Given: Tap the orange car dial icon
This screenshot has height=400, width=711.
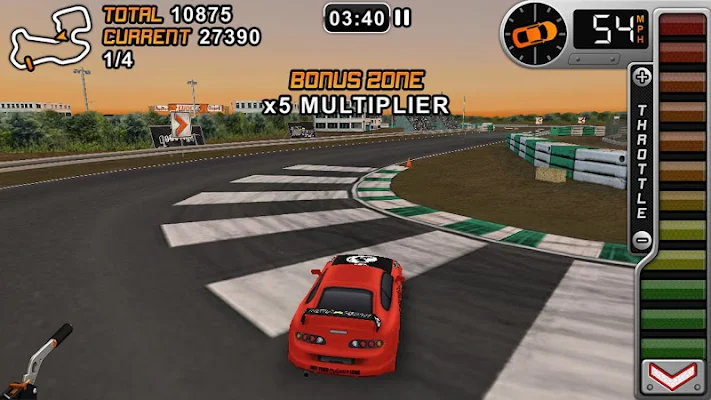Looking at the screenshot, I should 534,34.
